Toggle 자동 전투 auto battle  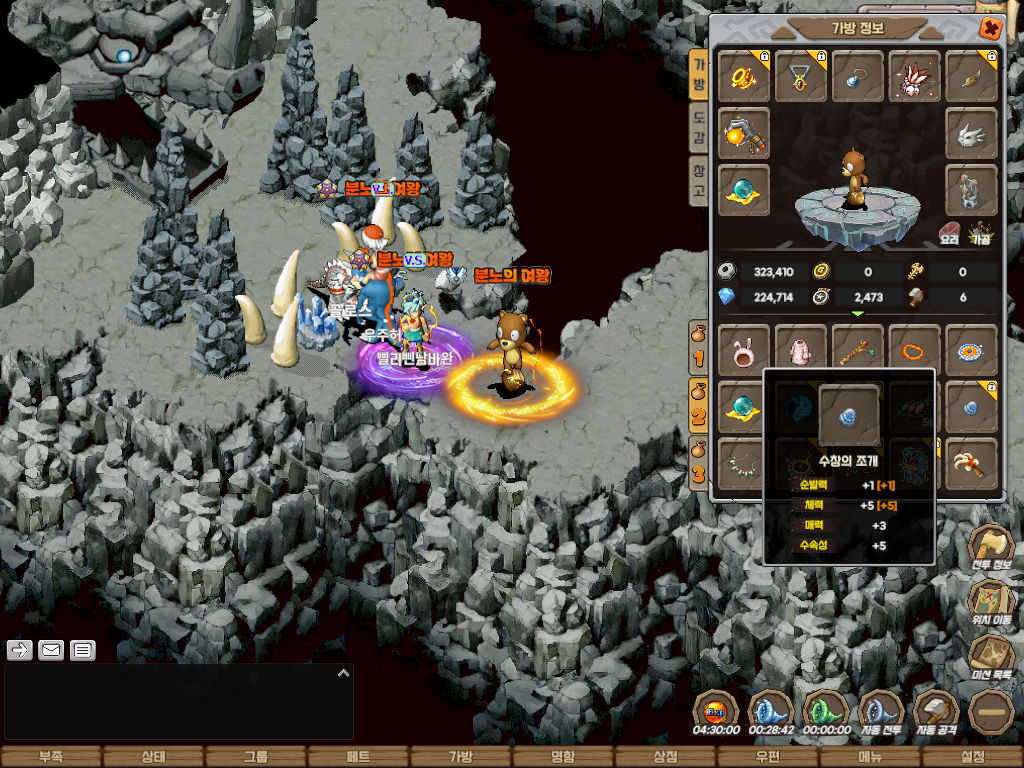[881, 712]
